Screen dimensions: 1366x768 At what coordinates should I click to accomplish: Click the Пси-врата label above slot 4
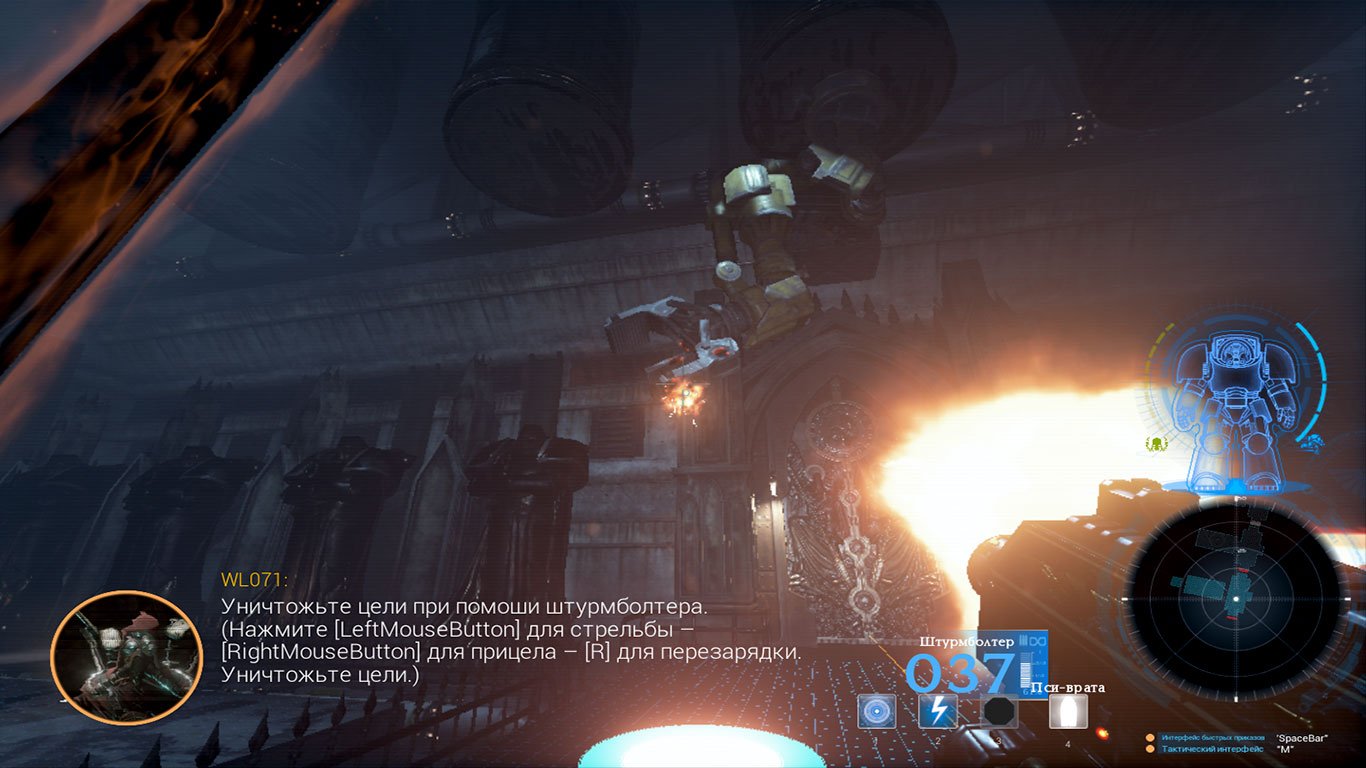click(1069, 688)
